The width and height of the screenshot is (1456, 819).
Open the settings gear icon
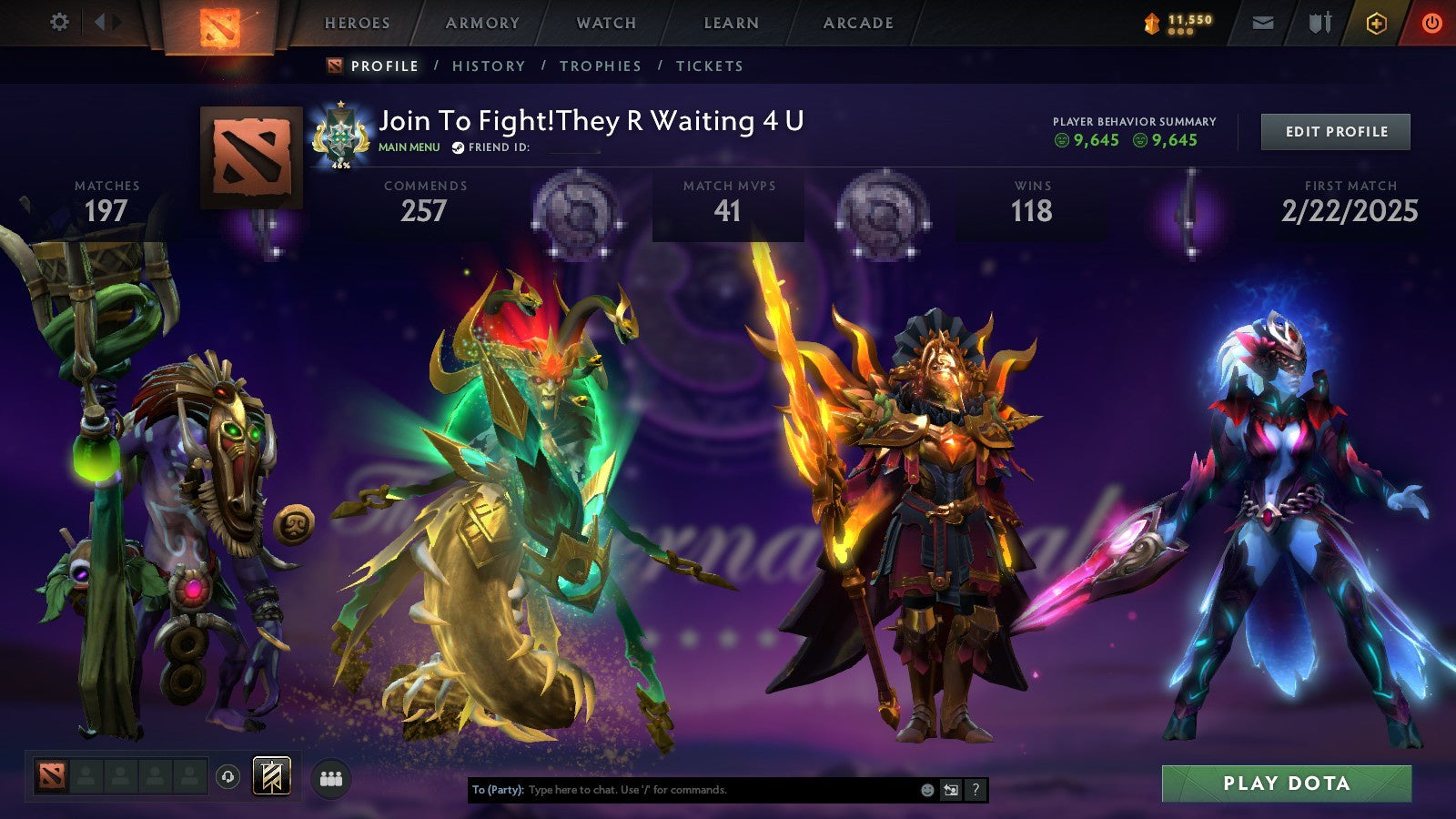click(59, 22)
